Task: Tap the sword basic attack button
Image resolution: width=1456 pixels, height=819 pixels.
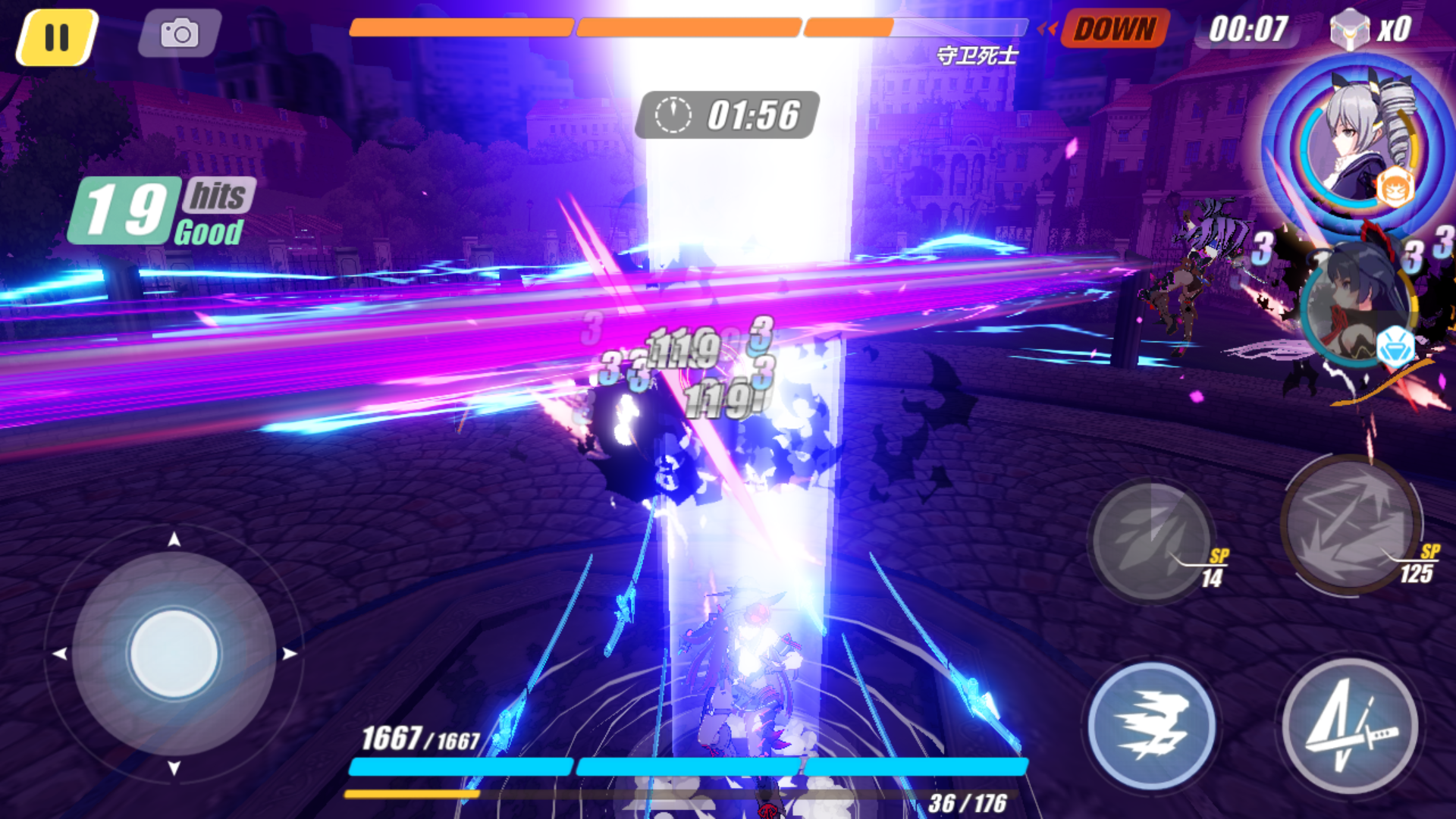Action: [1351, 726]
